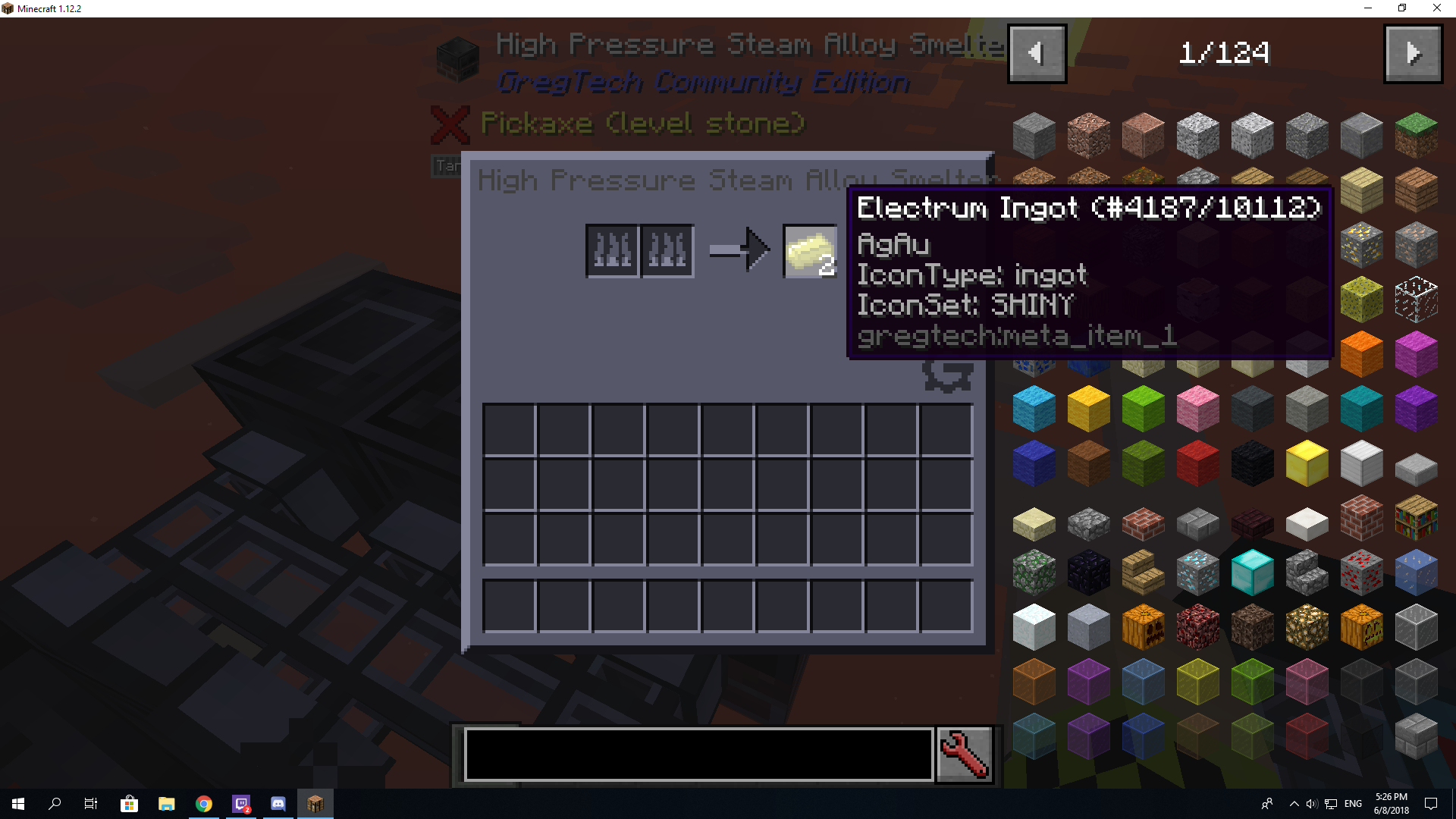
Task: Select the obsidian block in item list
Action: (1088, 573)
